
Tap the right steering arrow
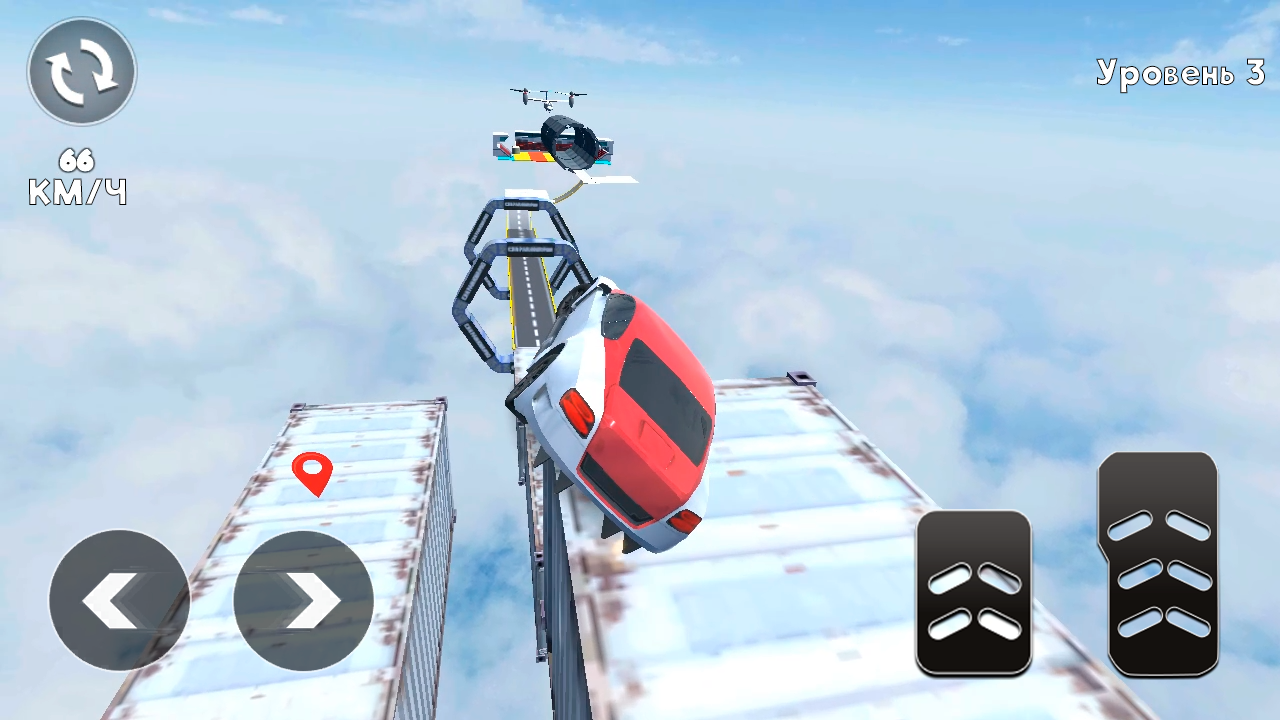click(305, 598)
